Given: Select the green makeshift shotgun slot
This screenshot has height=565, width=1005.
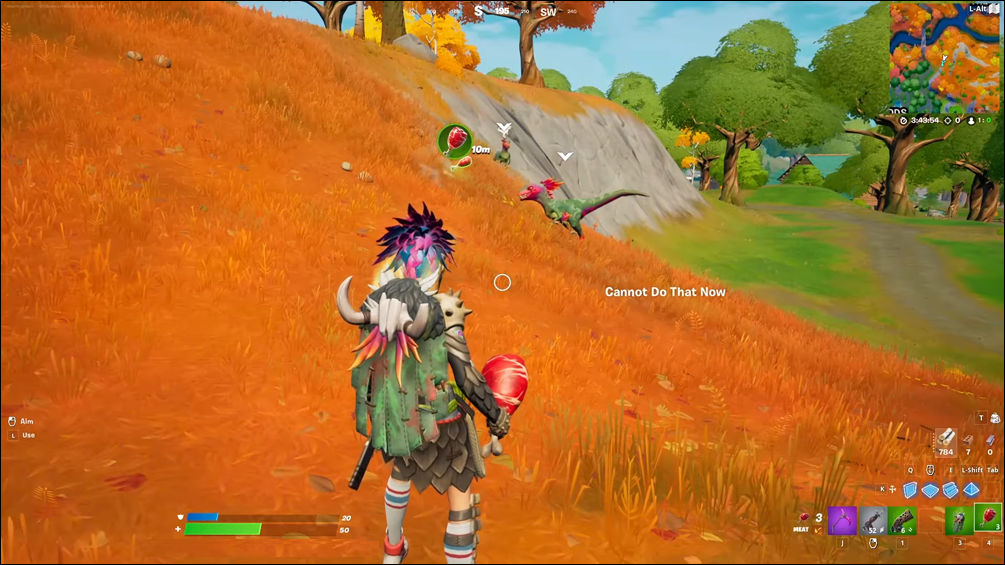Looking at the screenshot, I should click(x=902, y=520).
